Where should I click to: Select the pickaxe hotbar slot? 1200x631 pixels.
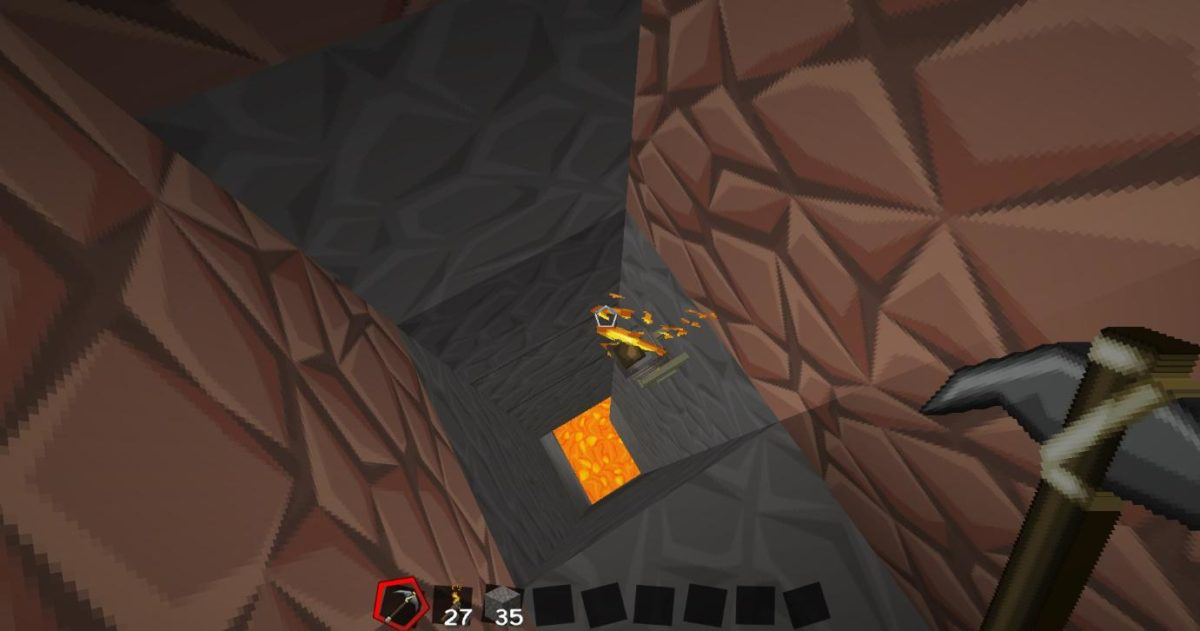[398, 603]
